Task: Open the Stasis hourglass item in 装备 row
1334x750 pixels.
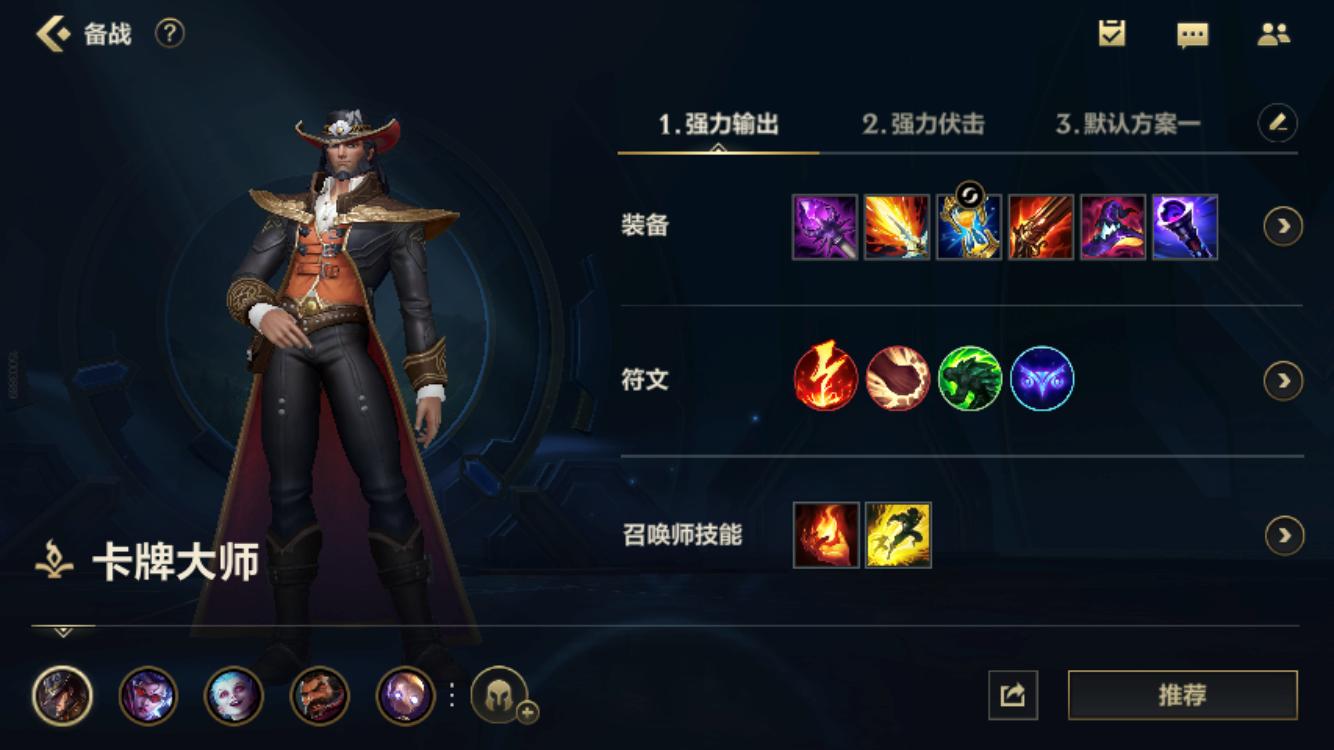Action: point(970,232)
